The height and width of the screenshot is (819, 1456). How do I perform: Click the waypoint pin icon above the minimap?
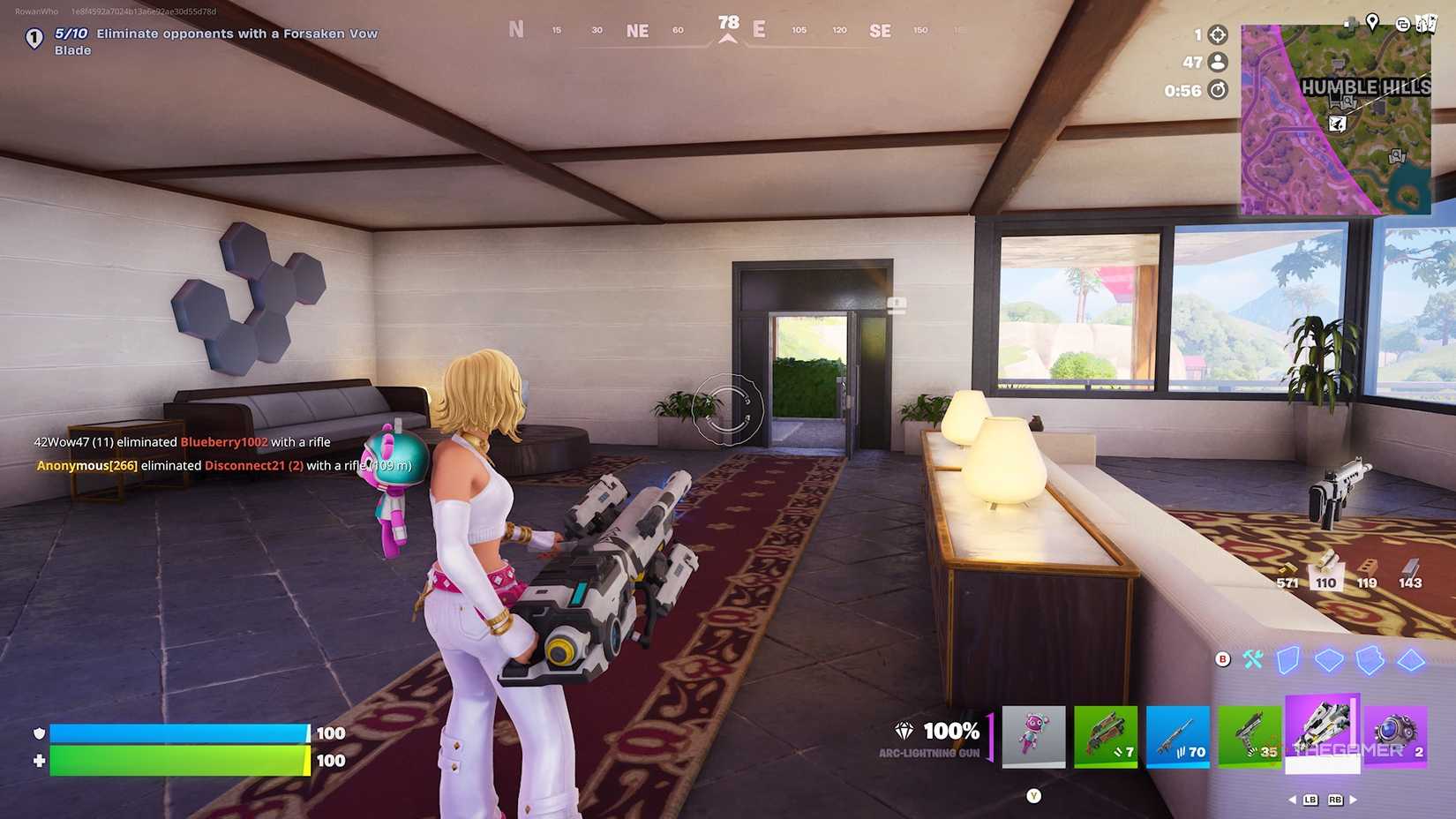click(x=1373, y=24)
